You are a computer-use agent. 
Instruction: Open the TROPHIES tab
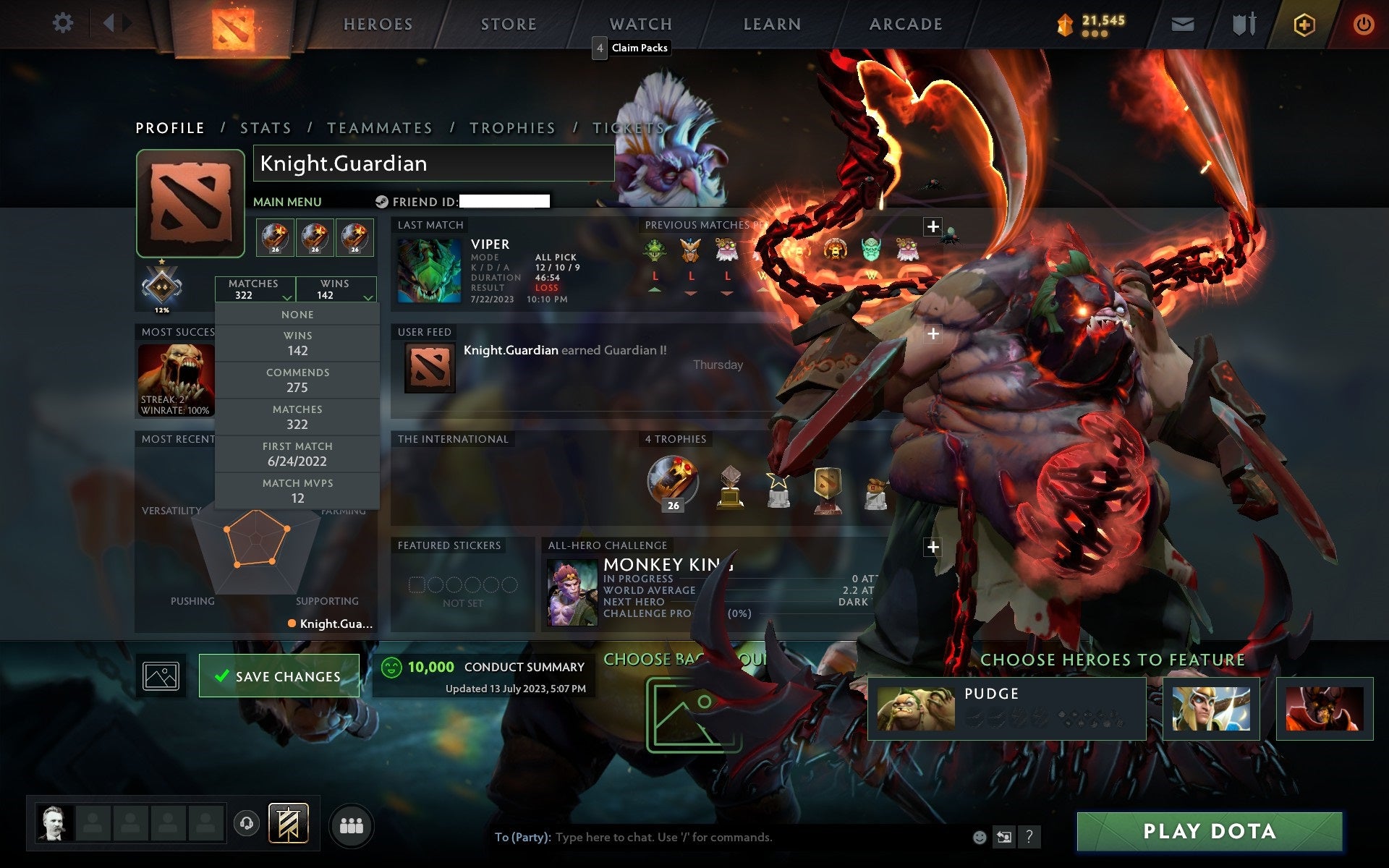click(x=513, y=127)
